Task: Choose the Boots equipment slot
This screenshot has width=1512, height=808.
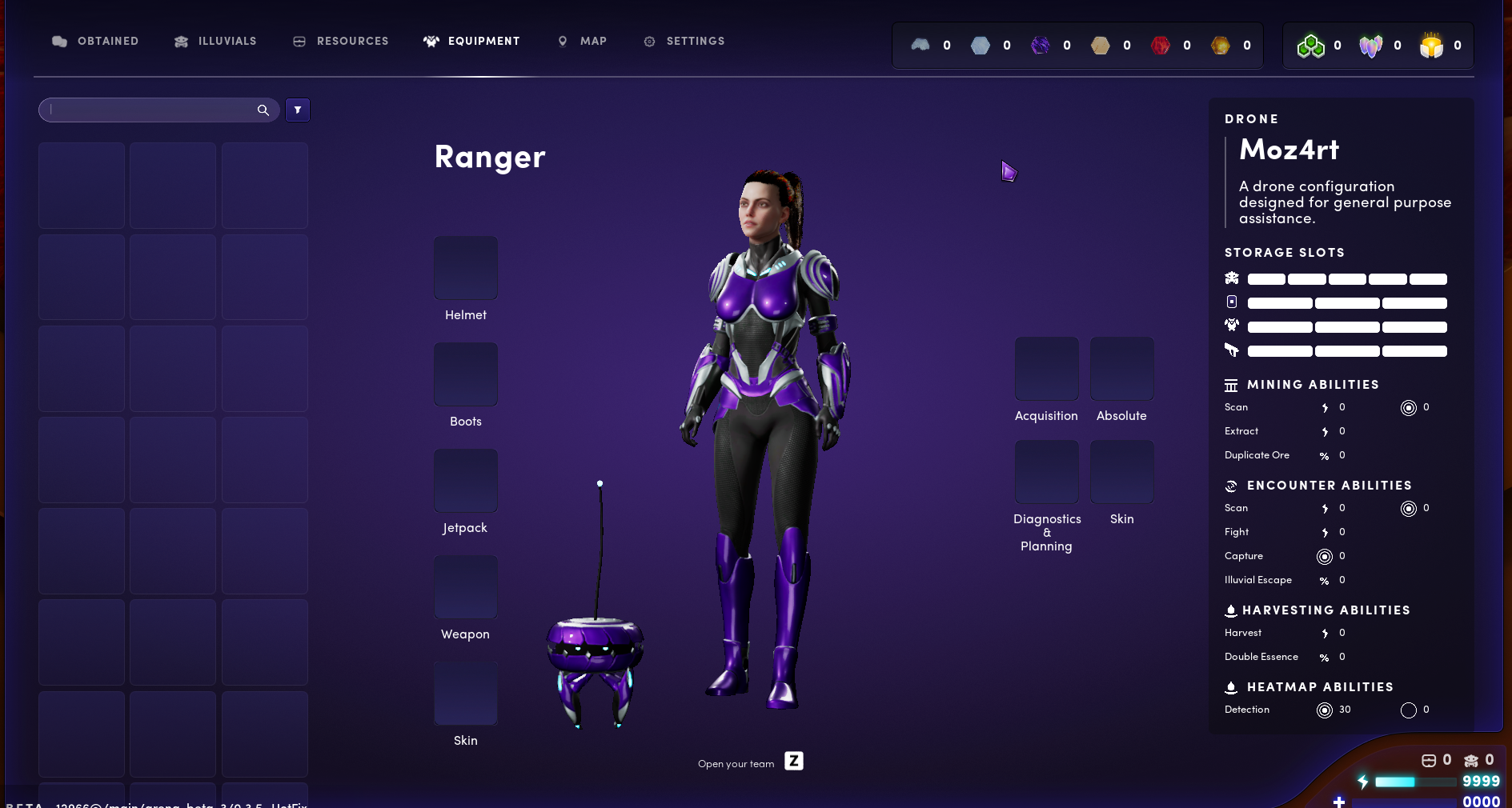Action: (466, 374)
